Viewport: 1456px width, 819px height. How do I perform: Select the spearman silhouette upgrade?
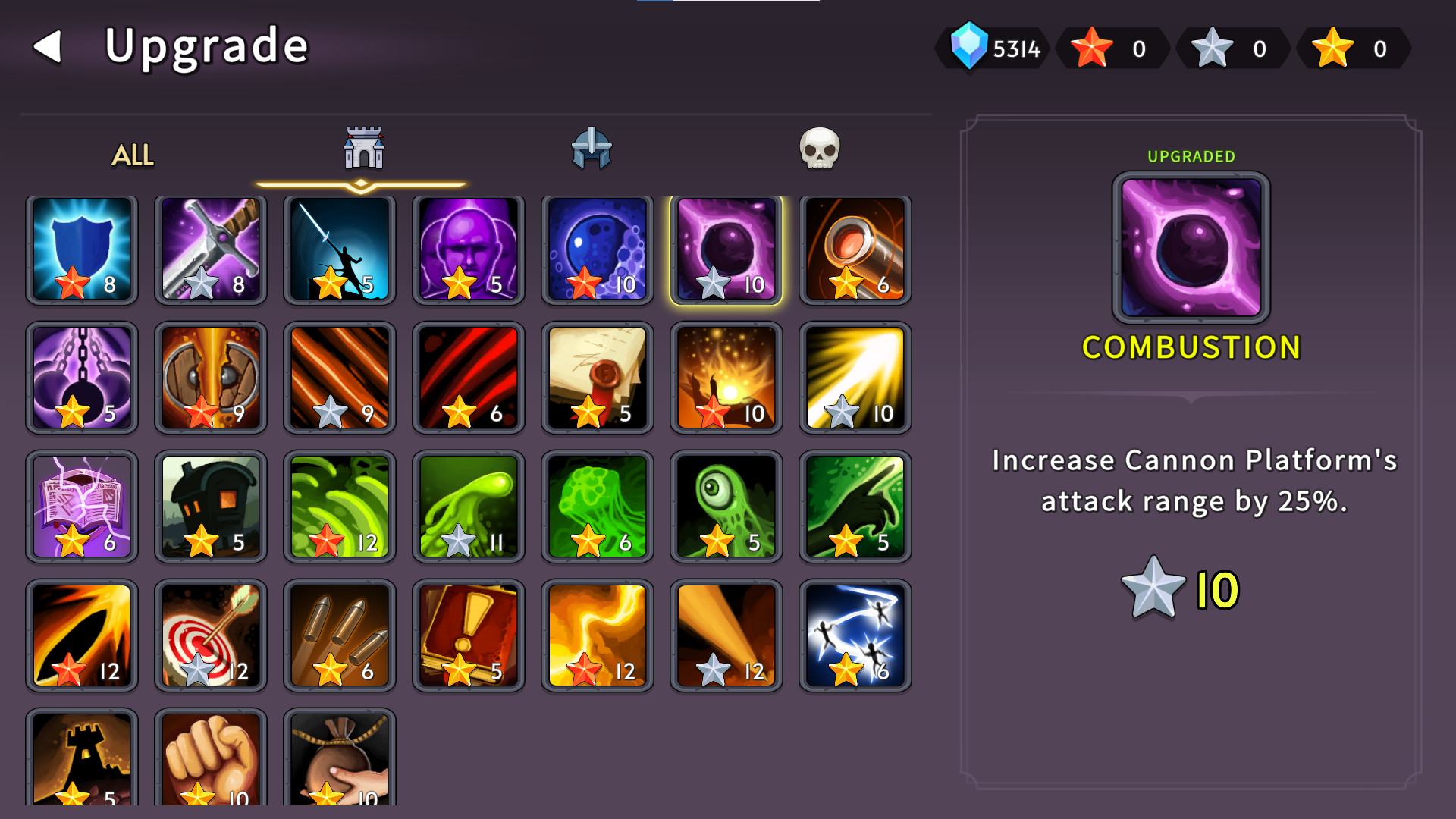tap(338, 250)
